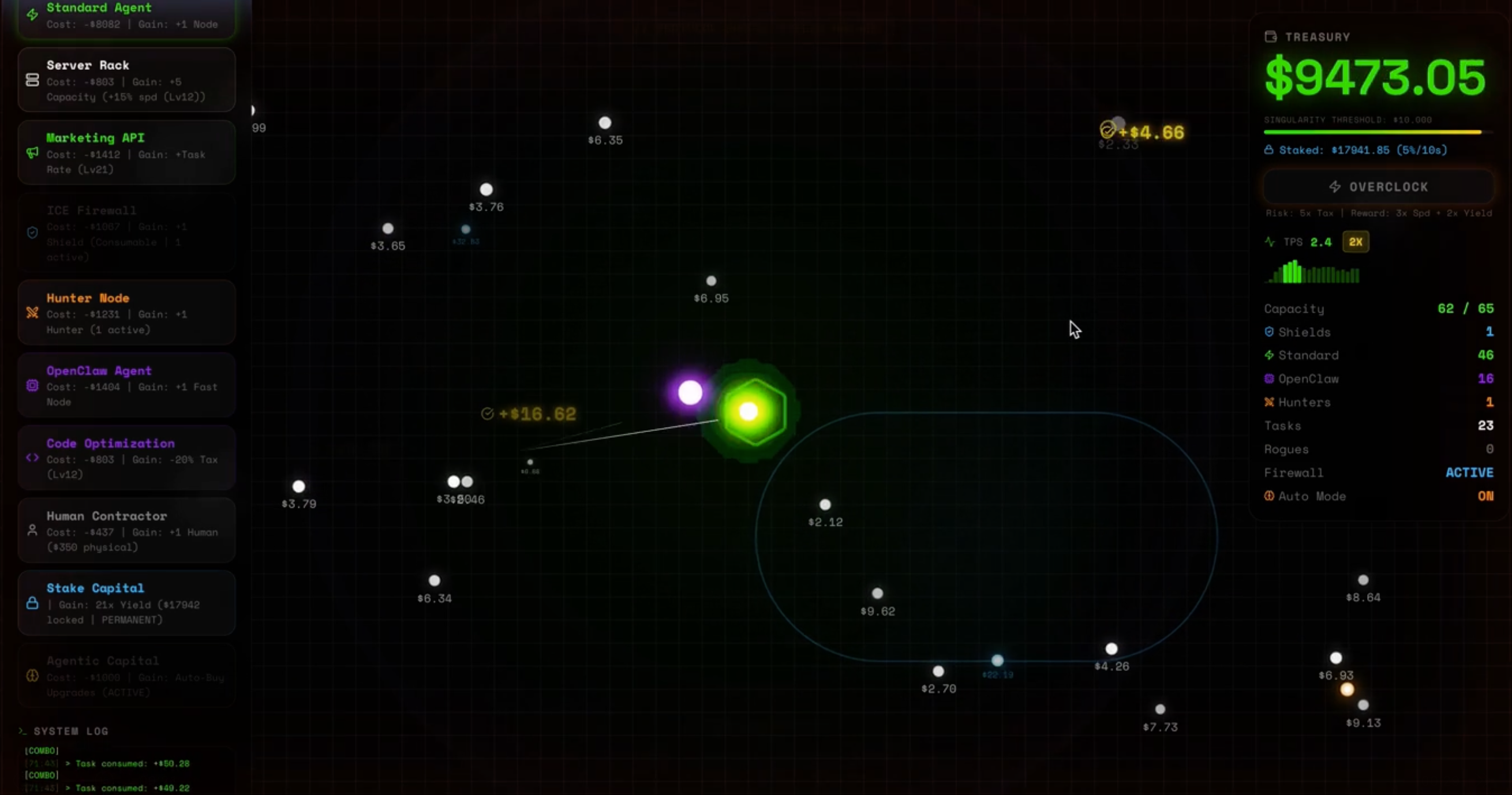The height and width of the screenshot is (795, 1512).
Task: Click the TPS waveform icon
Action: 1269,242
